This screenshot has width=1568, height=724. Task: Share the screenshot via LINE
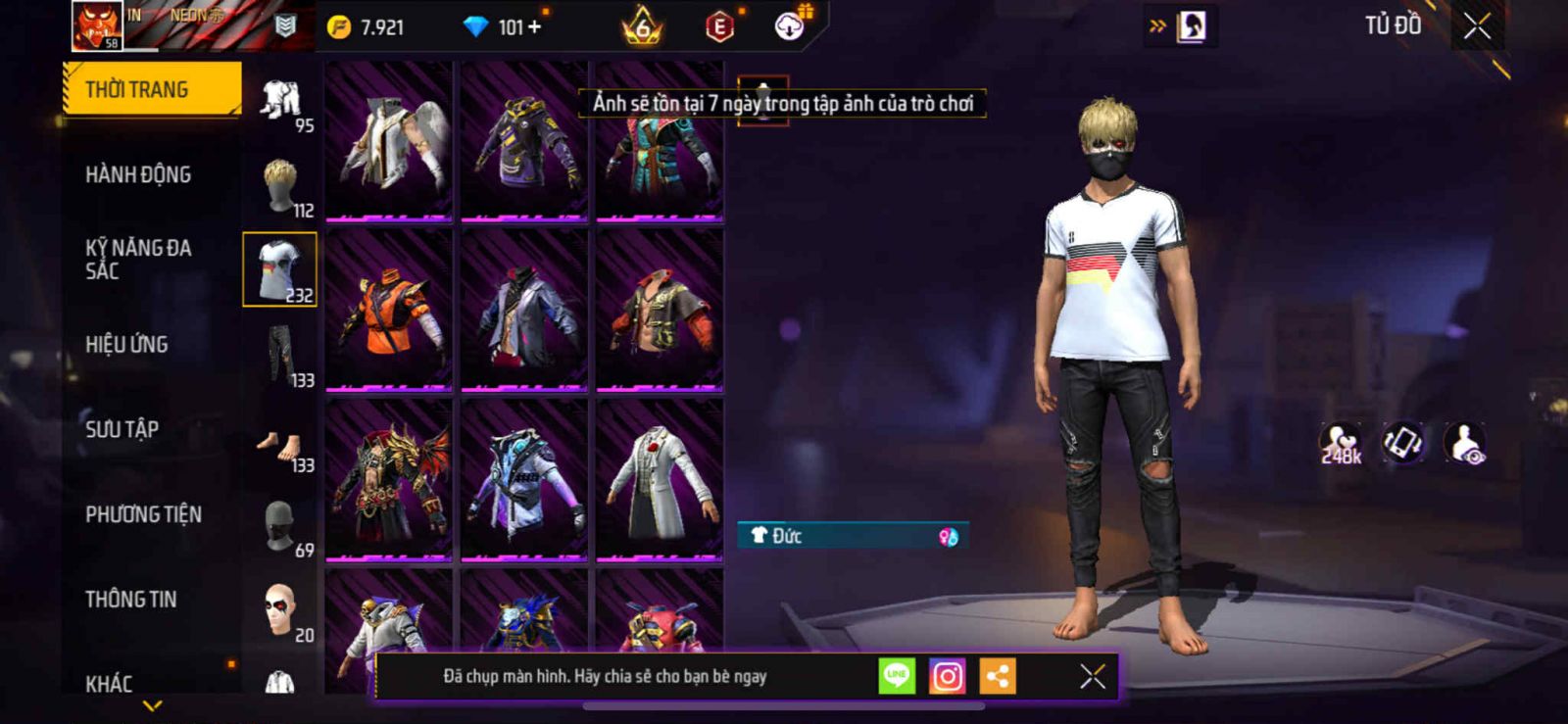click(897, 676)
